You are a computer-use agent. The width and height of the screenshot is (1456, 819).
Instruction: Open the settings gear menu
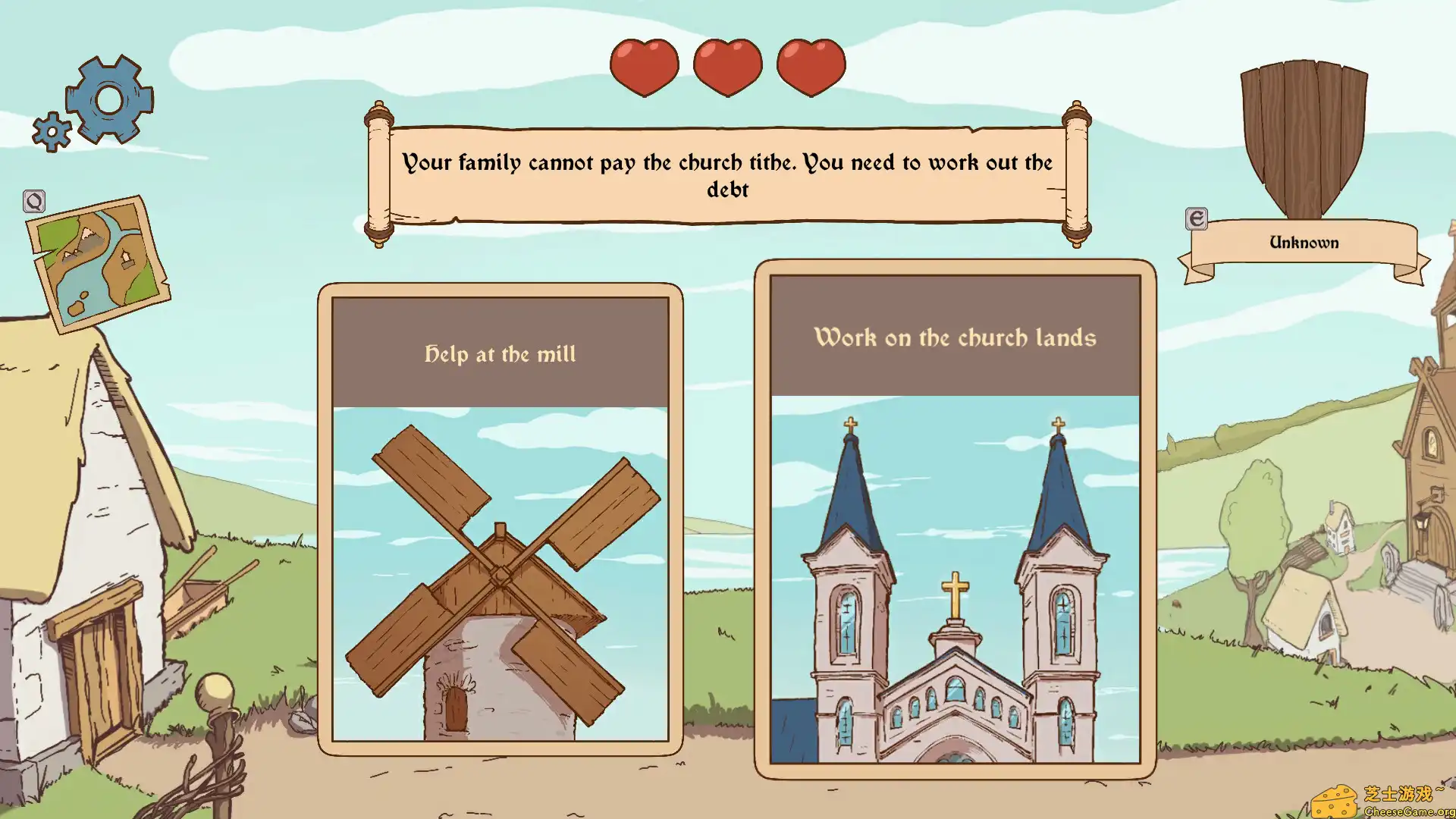[108, 99]
